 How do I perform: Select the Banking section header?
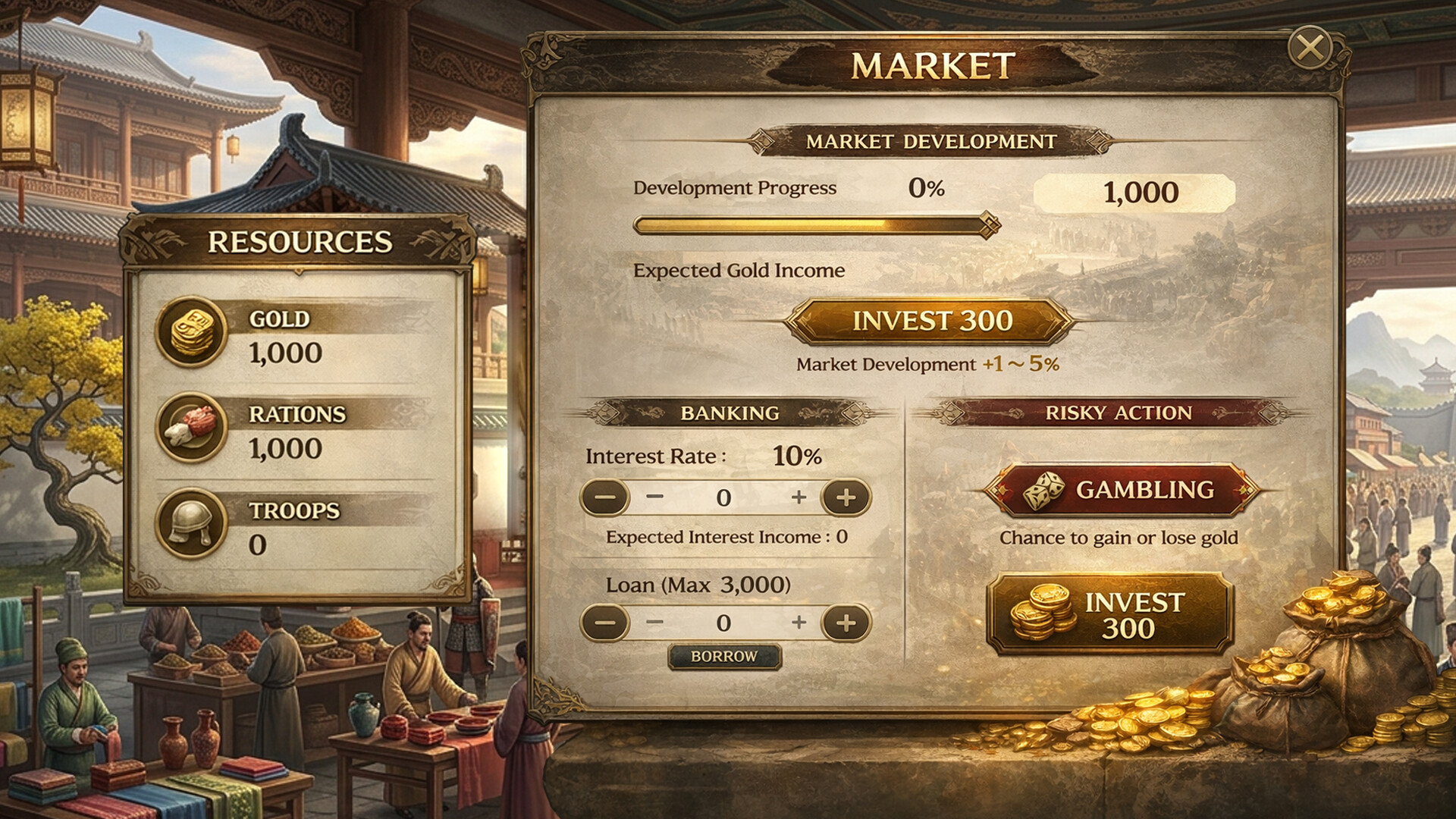click(730, 412)
